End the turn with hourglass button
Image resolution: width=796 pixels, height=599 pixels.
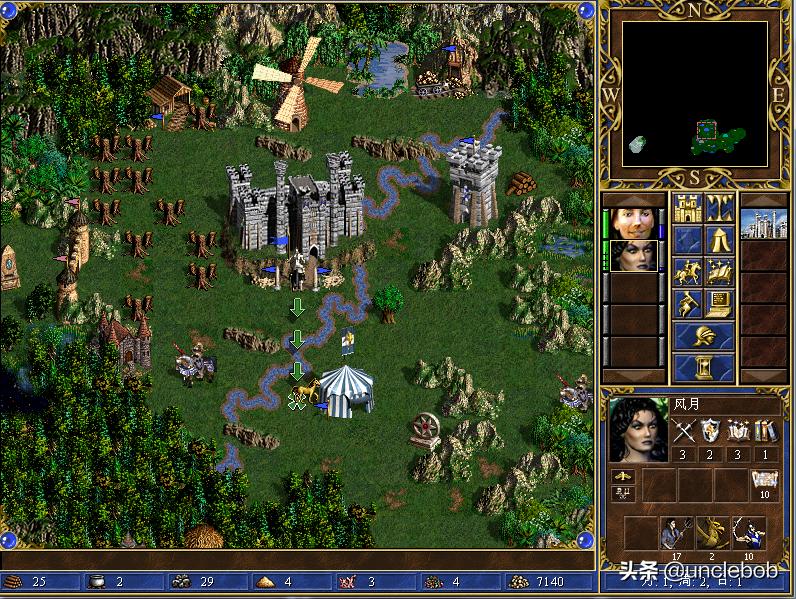click(703, 367)
